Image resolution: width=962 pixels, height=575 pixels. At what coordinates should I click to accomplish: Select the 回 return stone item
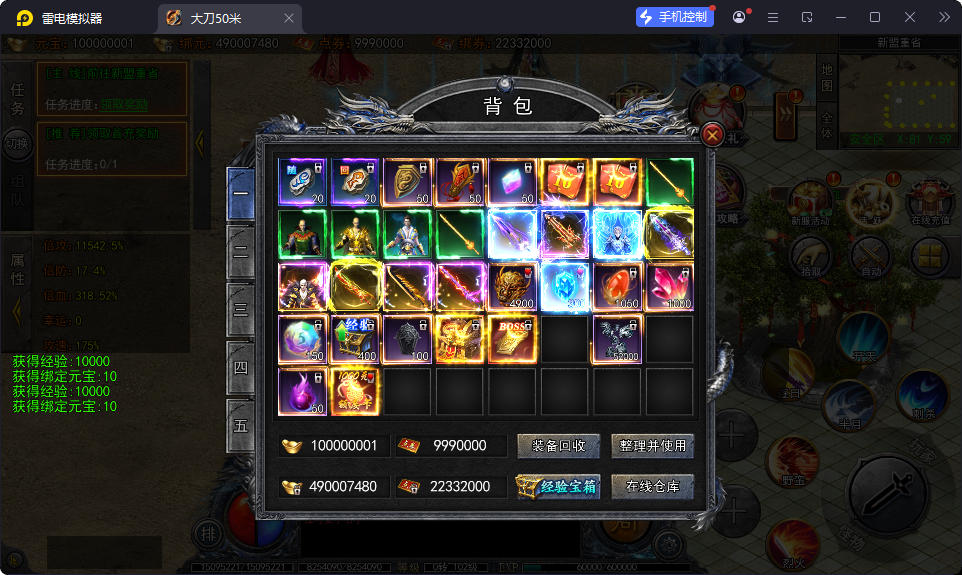(x=355, y=183)
